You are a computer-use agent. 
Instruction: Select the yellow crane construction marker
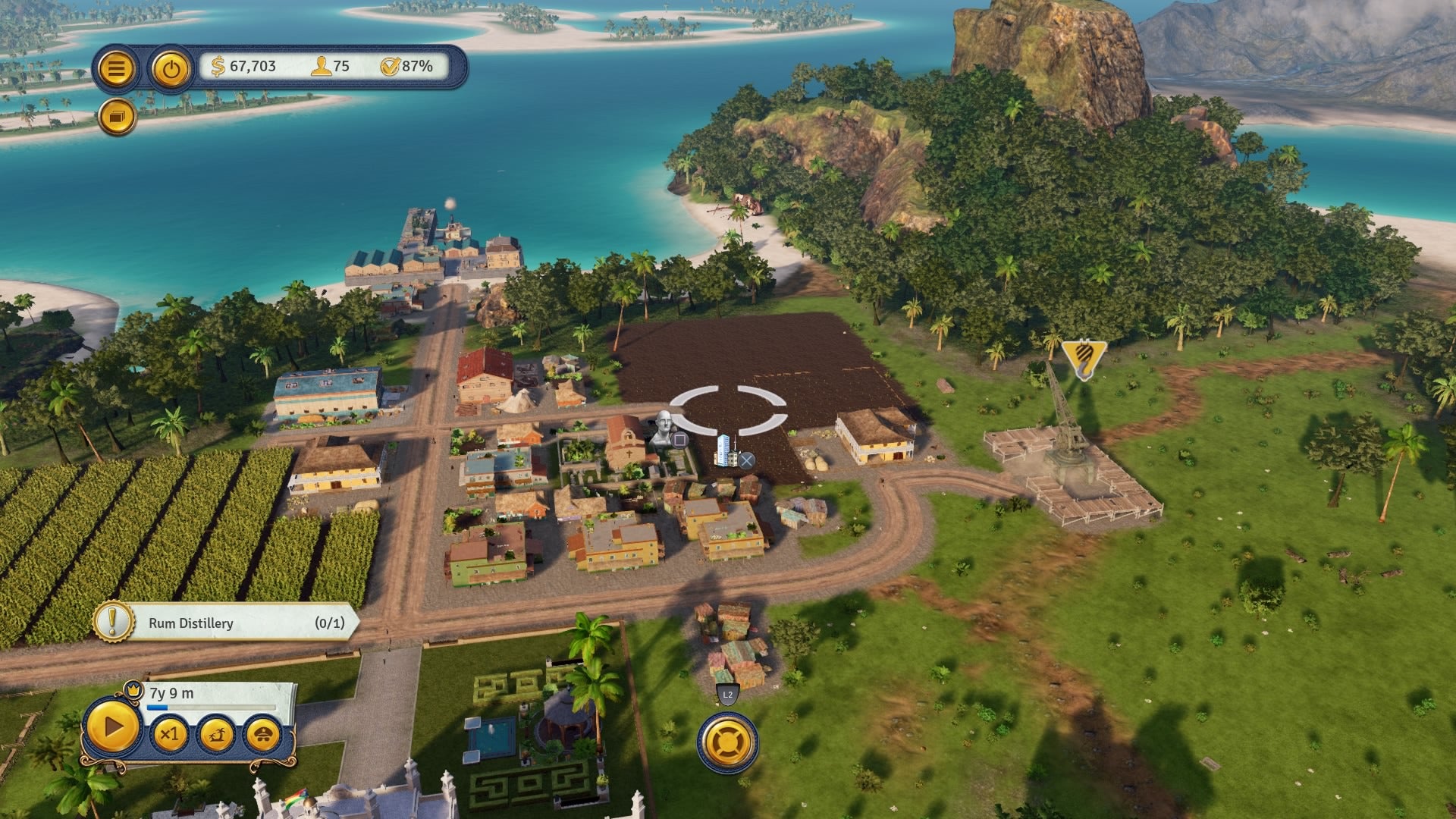(x=1084, y=358)
